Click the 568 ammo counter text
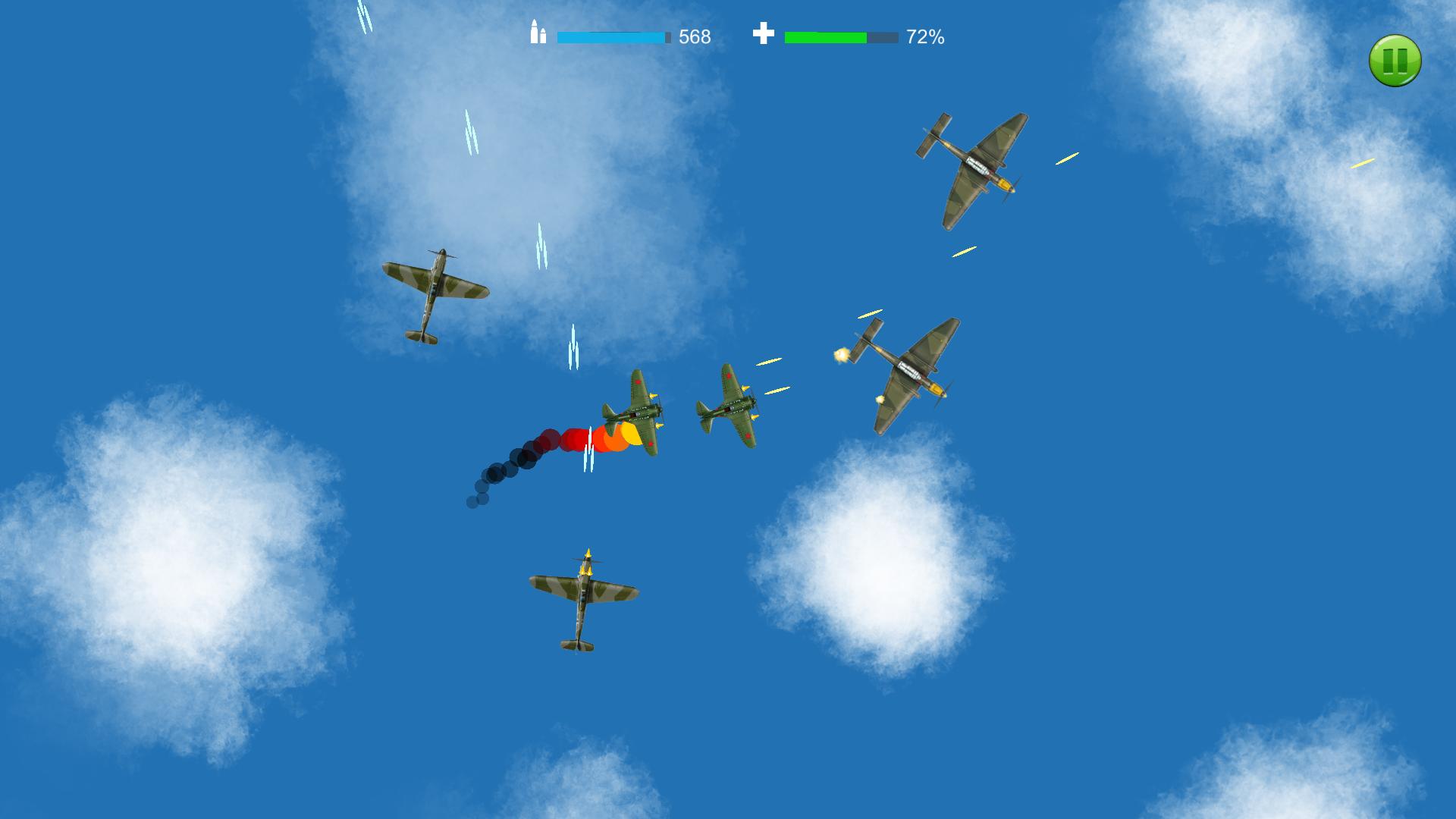Screen dimensions: 1456x819 click(694, 36)
